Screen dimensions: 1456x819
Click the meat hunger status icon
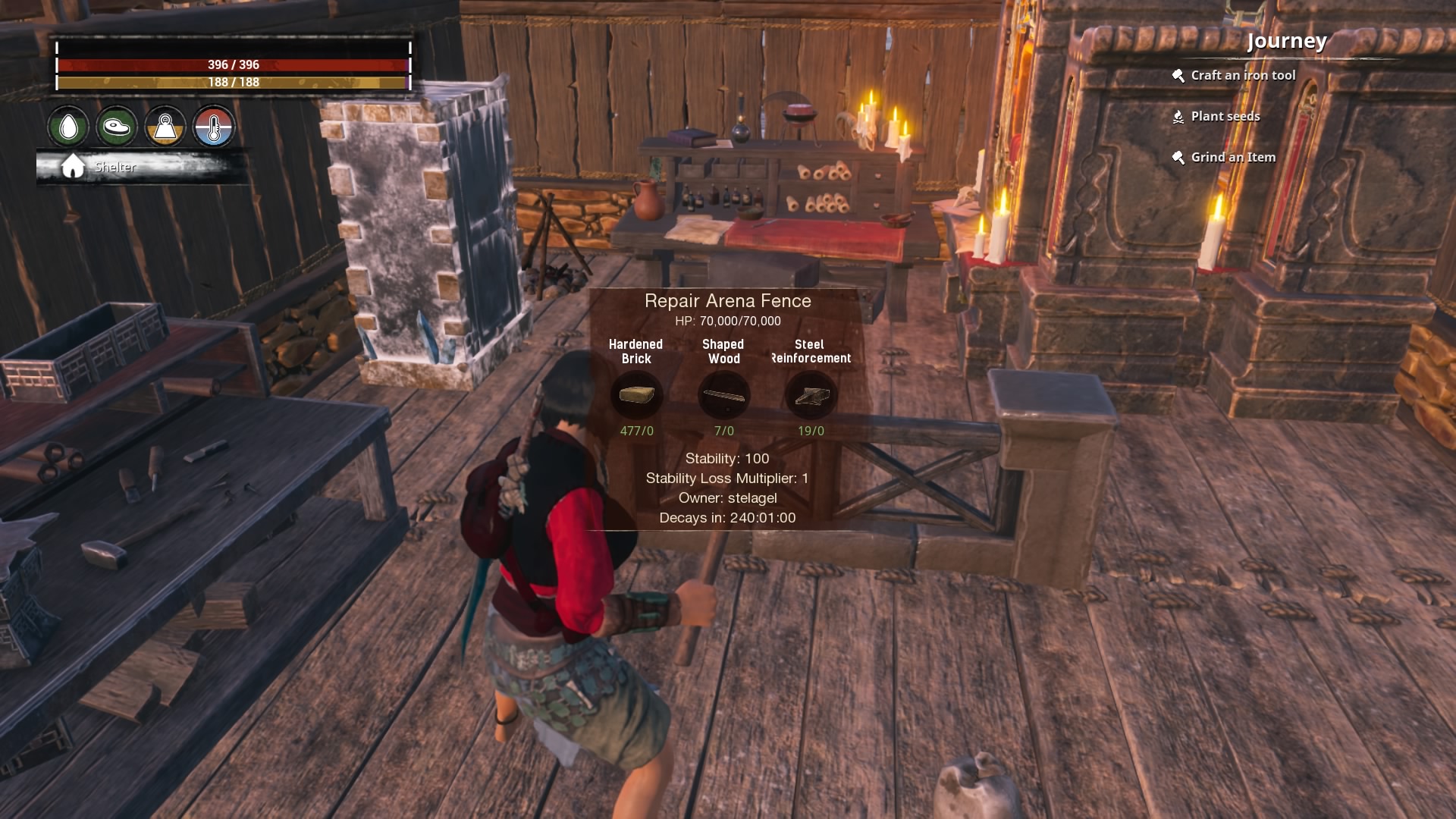coord(117,127)
